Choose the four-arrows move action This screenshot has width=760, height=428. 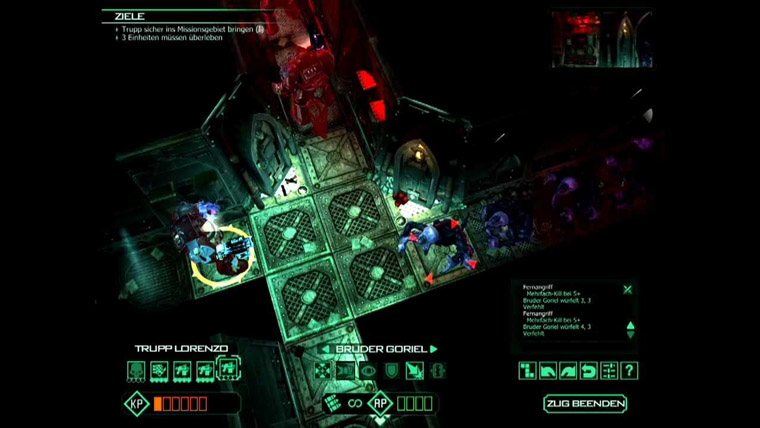coord(322,371)
